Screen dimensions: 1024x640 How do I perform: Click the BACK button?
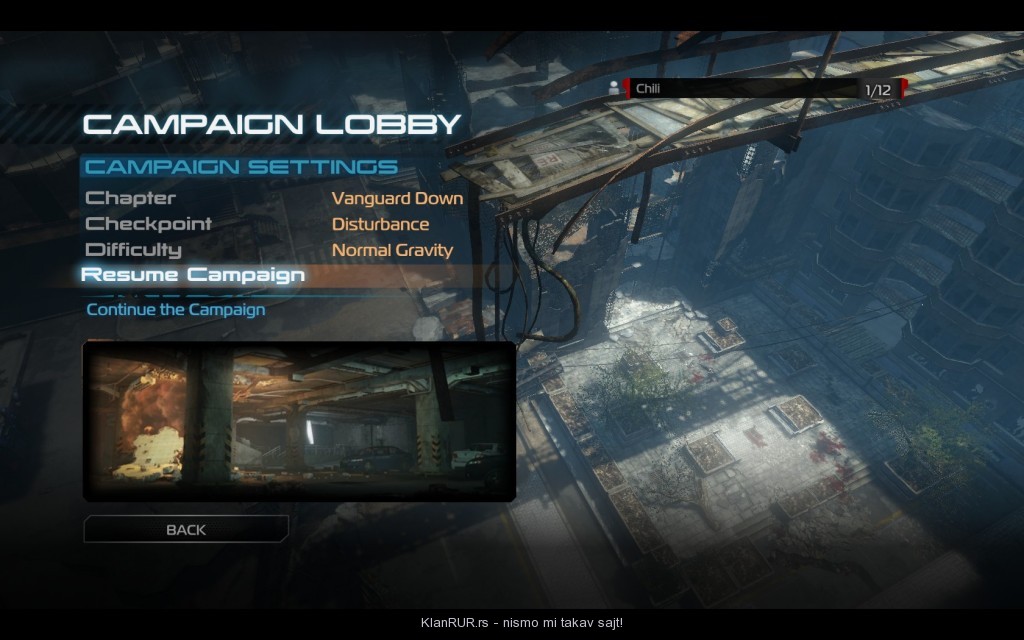coord(186,530)
